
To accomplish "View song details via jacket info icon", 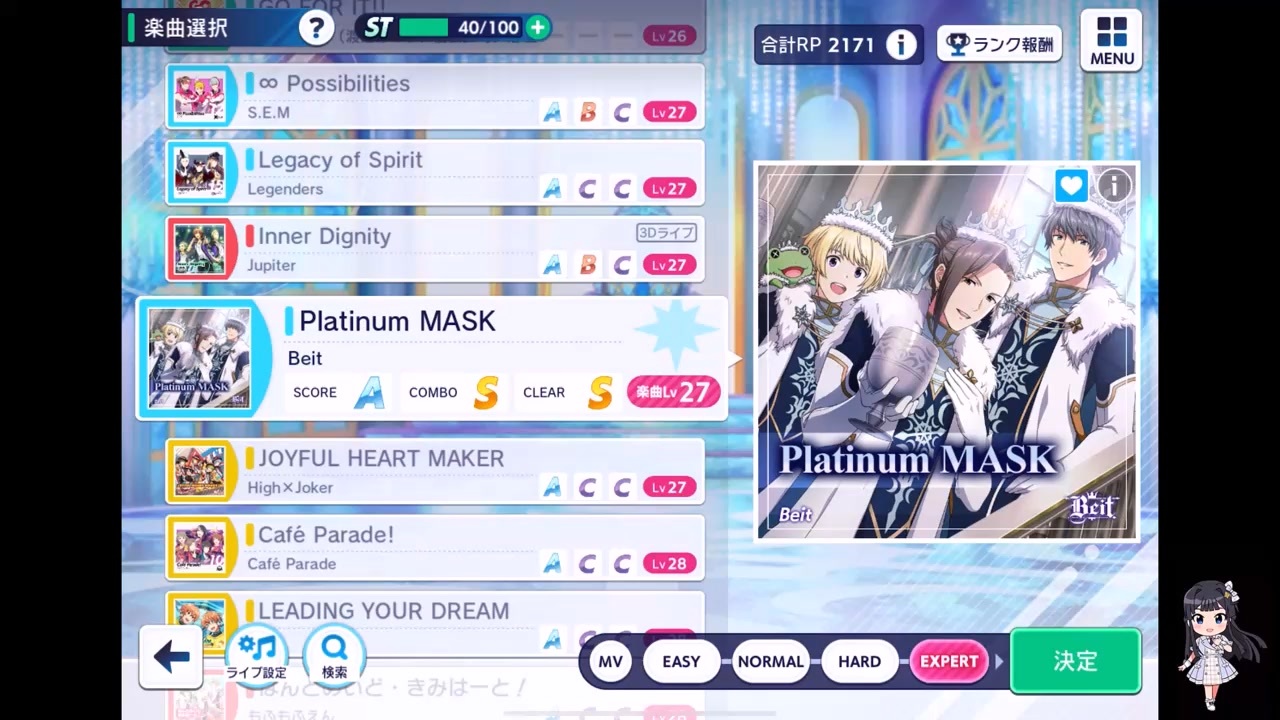I will click(x=1114, y=186).
